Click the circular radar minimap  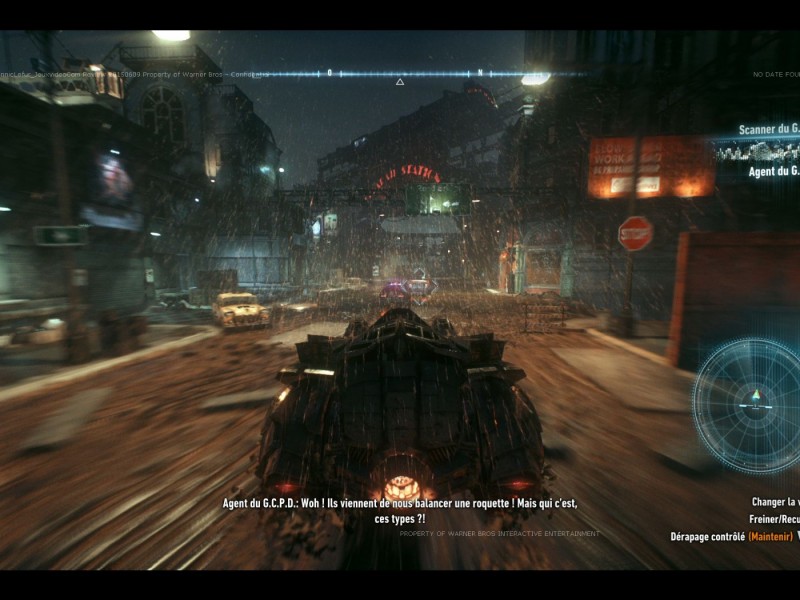tap(750, 405)
